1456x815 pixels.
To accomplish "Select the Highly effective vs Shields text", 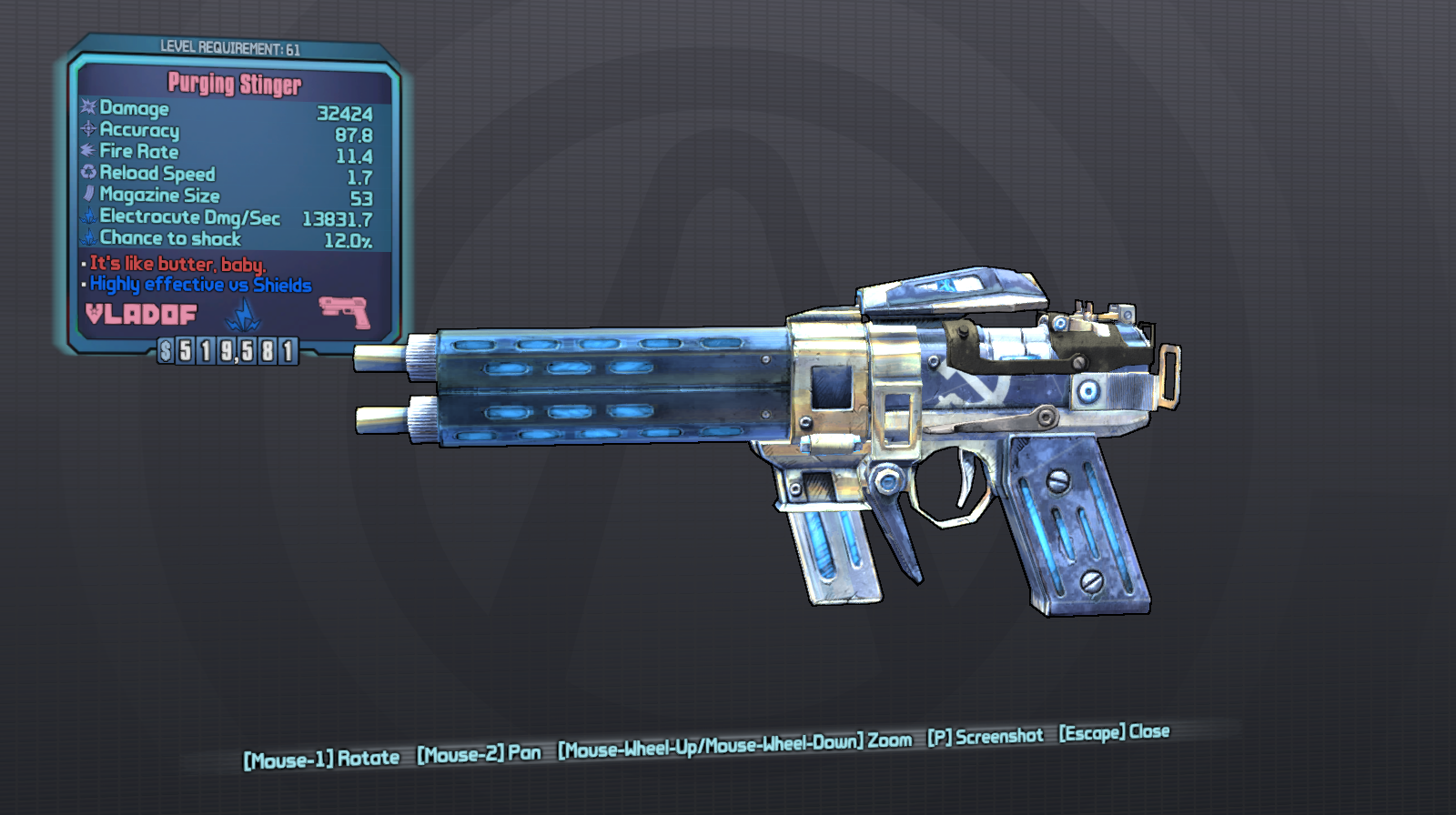I will [197, 285].
